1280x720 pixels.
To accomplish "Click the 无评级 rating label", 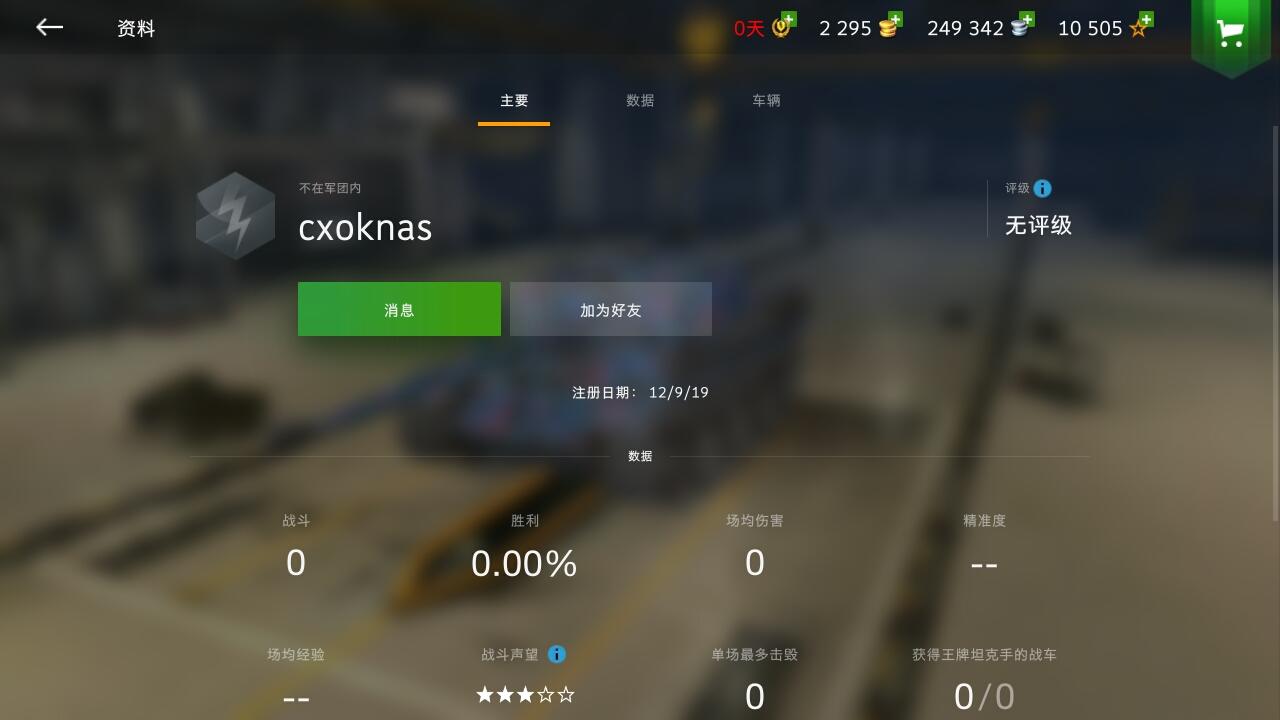I will click(x=1038, y=224).
